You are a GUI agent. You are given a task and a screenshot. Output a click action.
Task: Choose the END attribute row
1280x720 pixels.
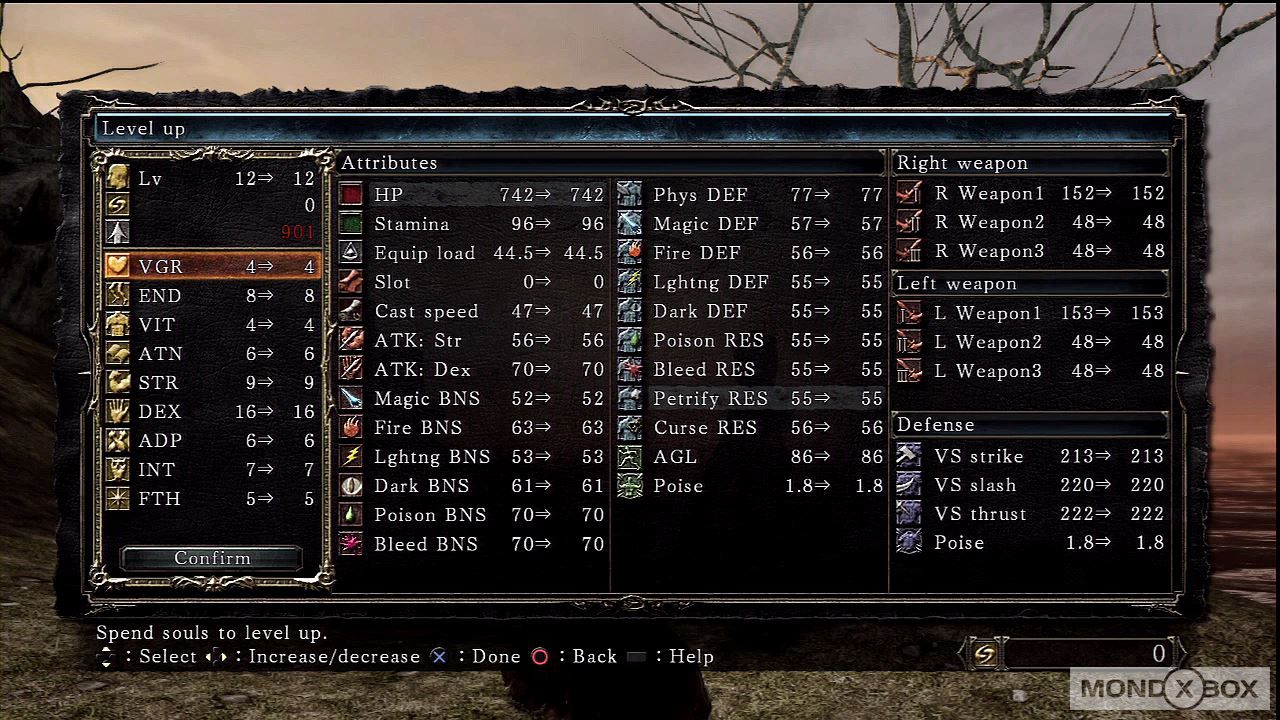212,296
